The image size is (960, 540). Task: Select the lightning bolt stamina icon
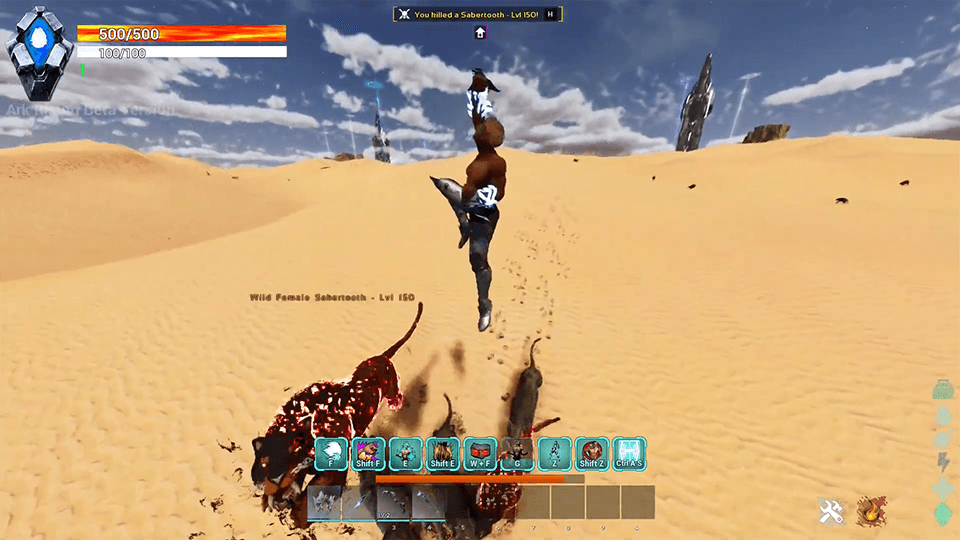941,462
